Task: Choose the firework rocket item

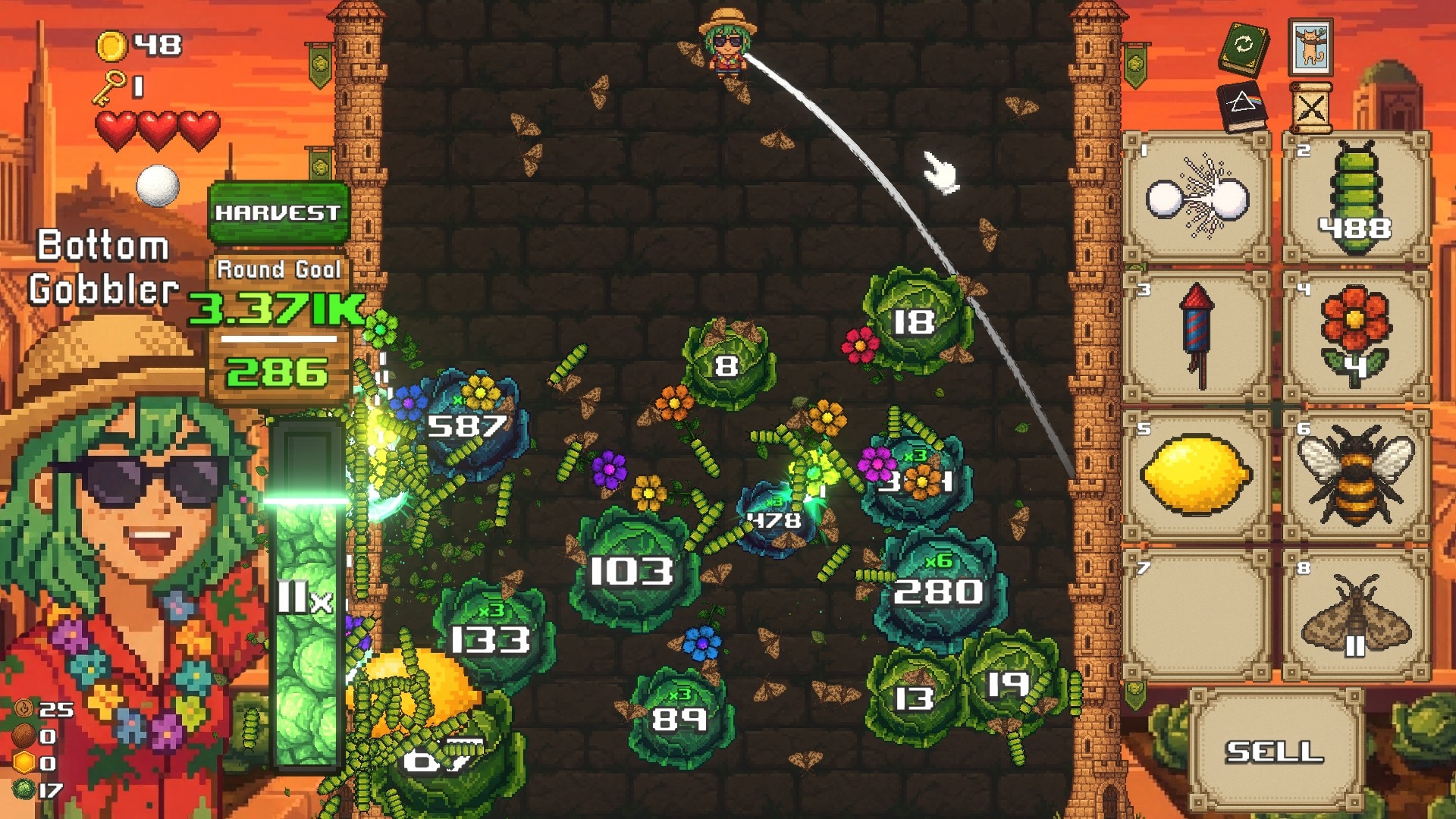Action: pyautogui.click(x=1197, y=337)
